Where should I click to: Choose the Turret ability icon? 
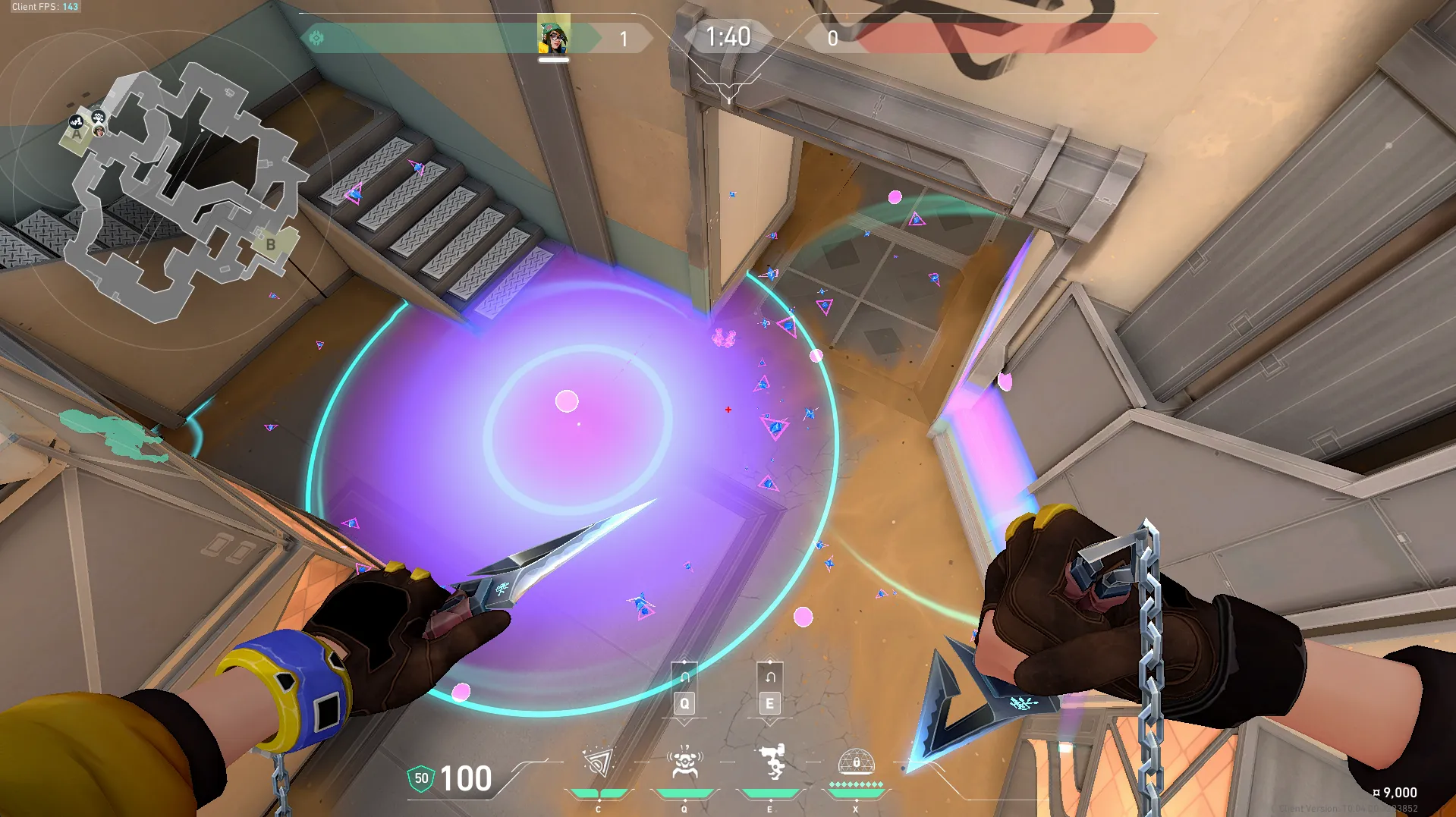pos(771,763)
